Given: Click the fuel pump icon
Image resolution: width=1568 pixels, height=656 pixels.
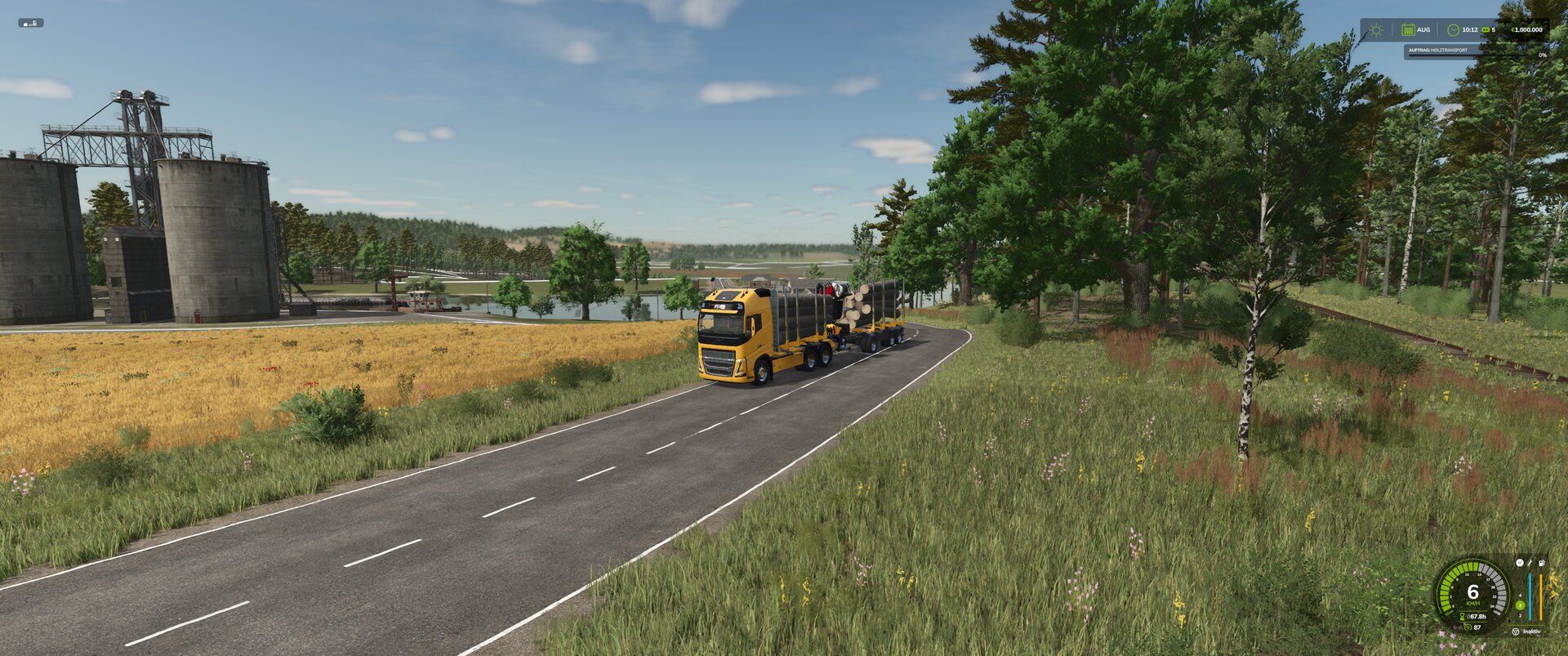Looking at the screenshot, I should click(x=1541, y=563).
